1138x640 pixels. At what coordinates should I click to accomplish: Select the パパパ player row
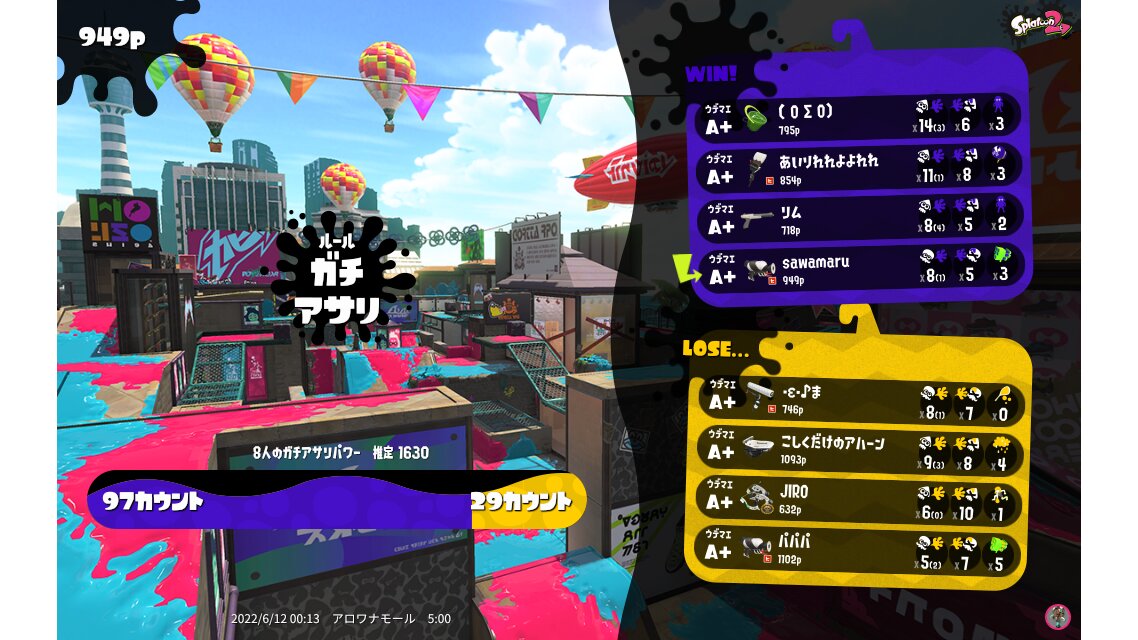(858, 548)
